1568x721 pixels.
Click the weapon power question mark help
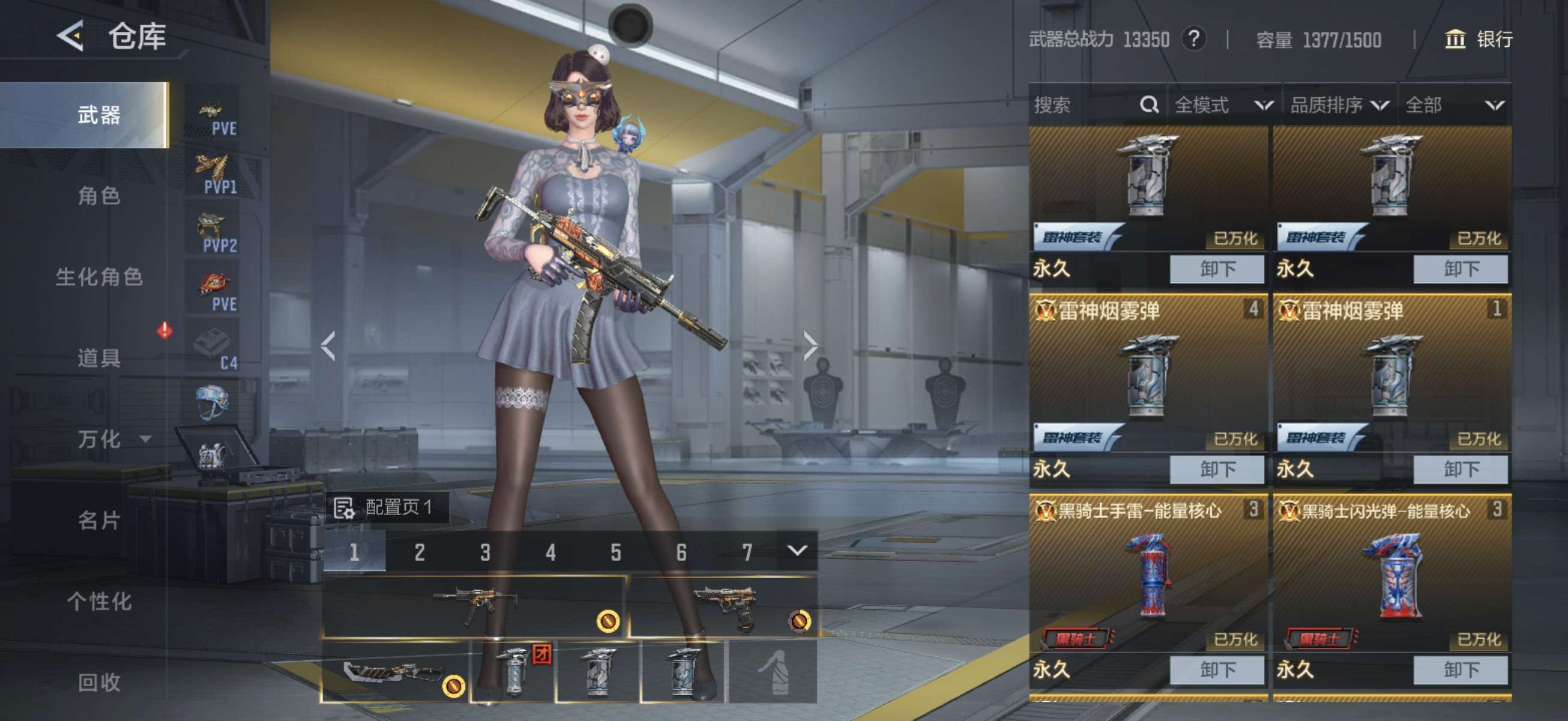pos(1193,40)
